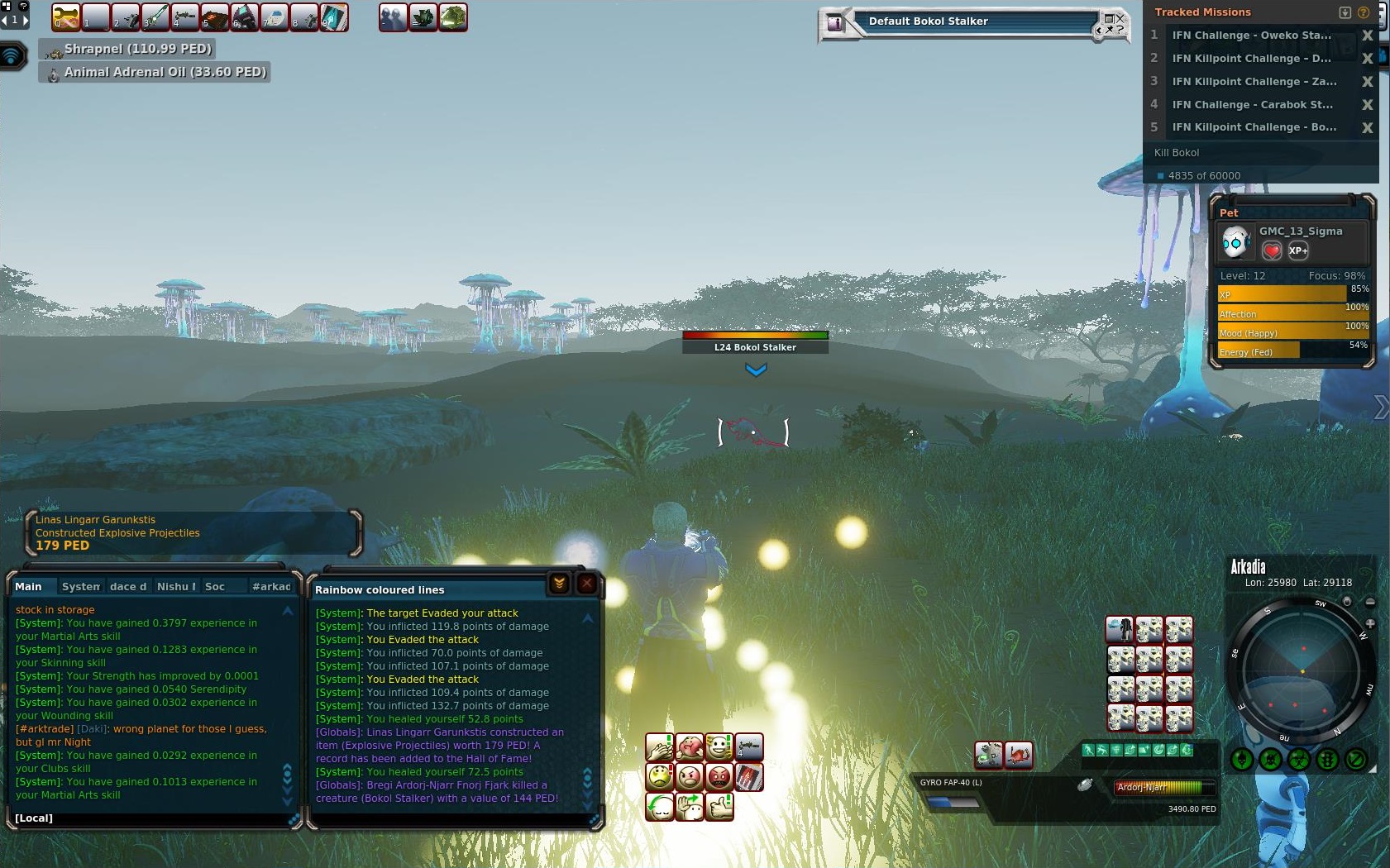Viewport: 1390px width, 868px height.
Task: Collapse the Rainbow coloured lines chat panel
Action: [x=559, y=584]
